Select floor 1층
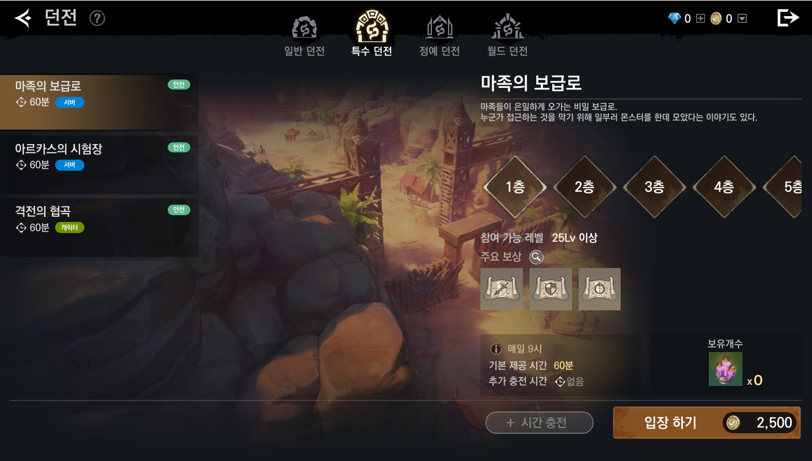Screen dimensions: 812x461 click(515, 187)
